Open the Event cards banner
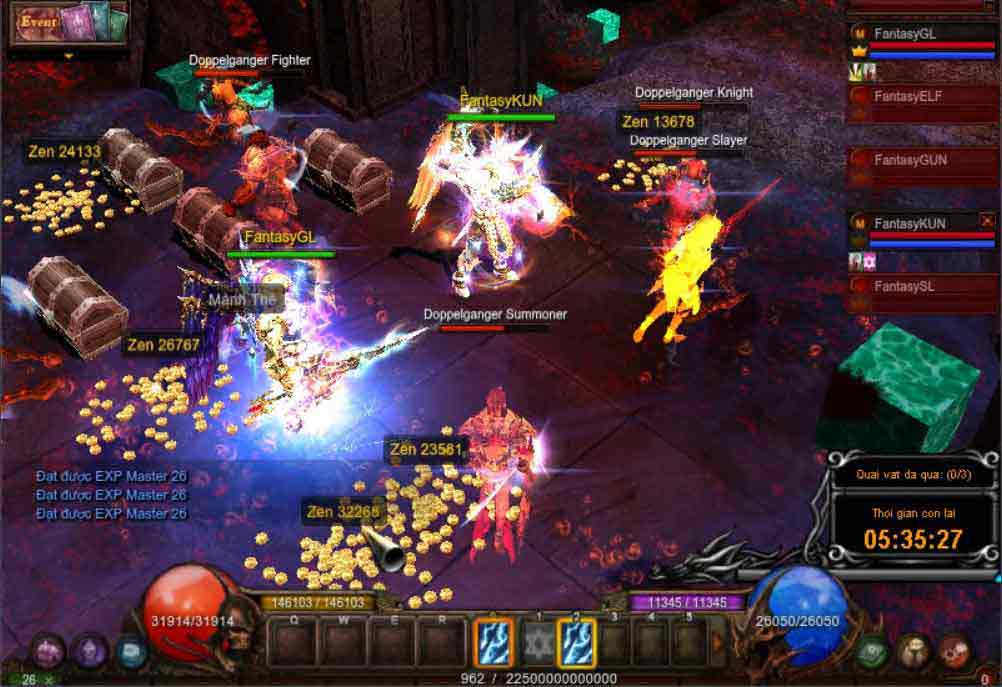This screenshot has height=687, width=1002. tap(68, 24)
